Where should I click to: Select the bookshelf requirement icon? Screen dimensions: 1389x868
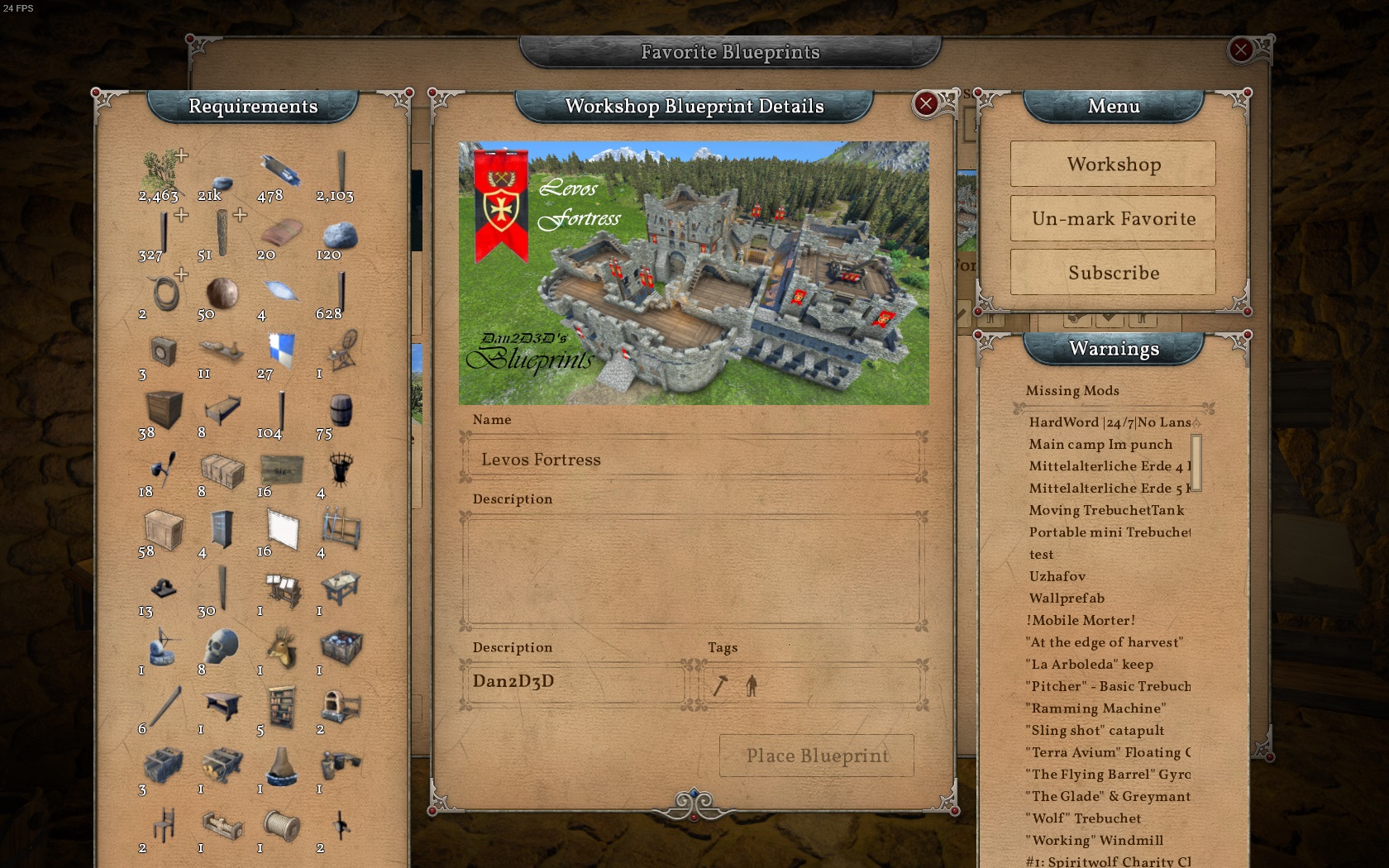pyautogui.click(x=282, y=707)
